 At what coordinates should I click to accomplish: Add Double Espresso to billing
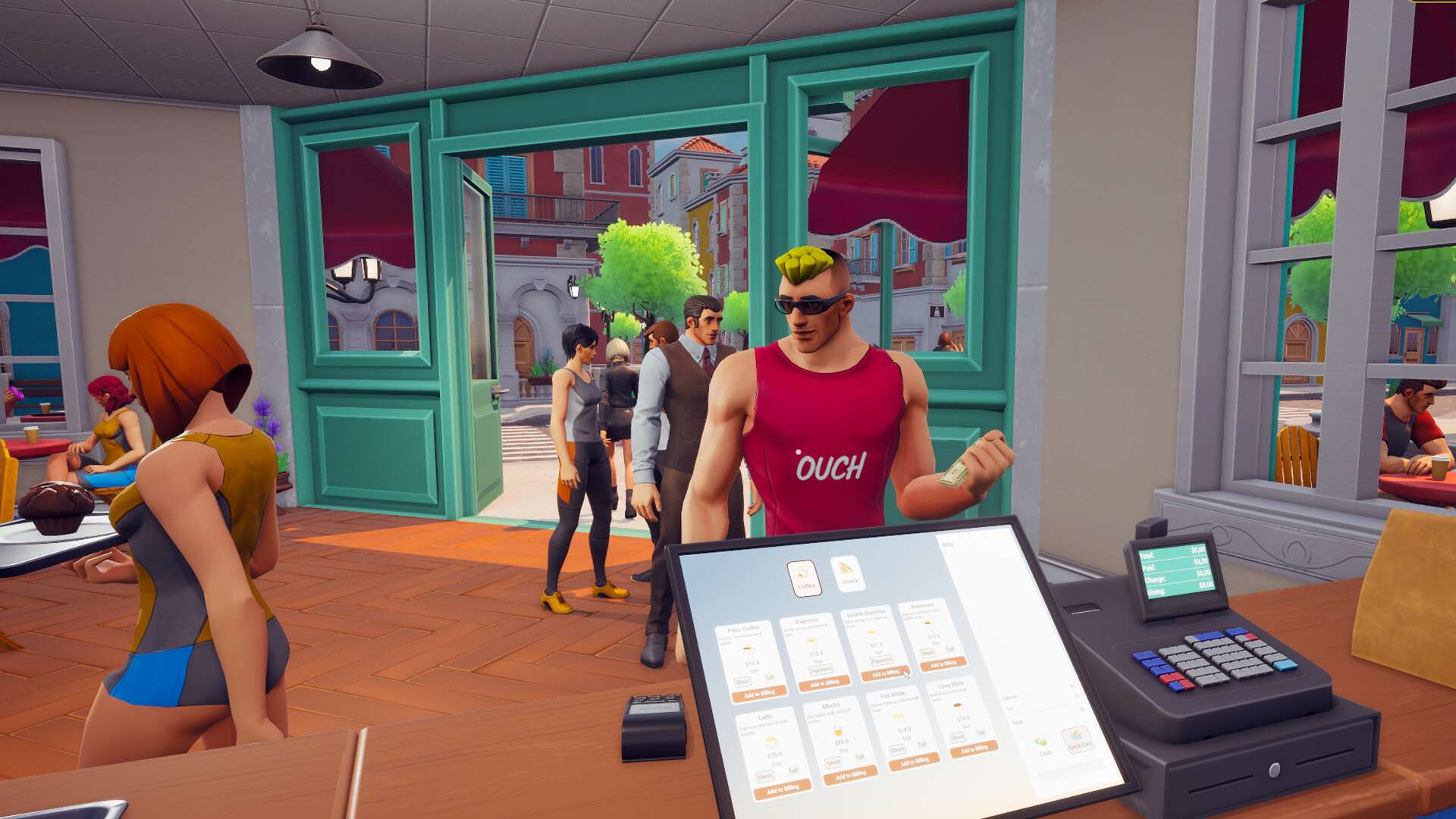coord(885,673)
